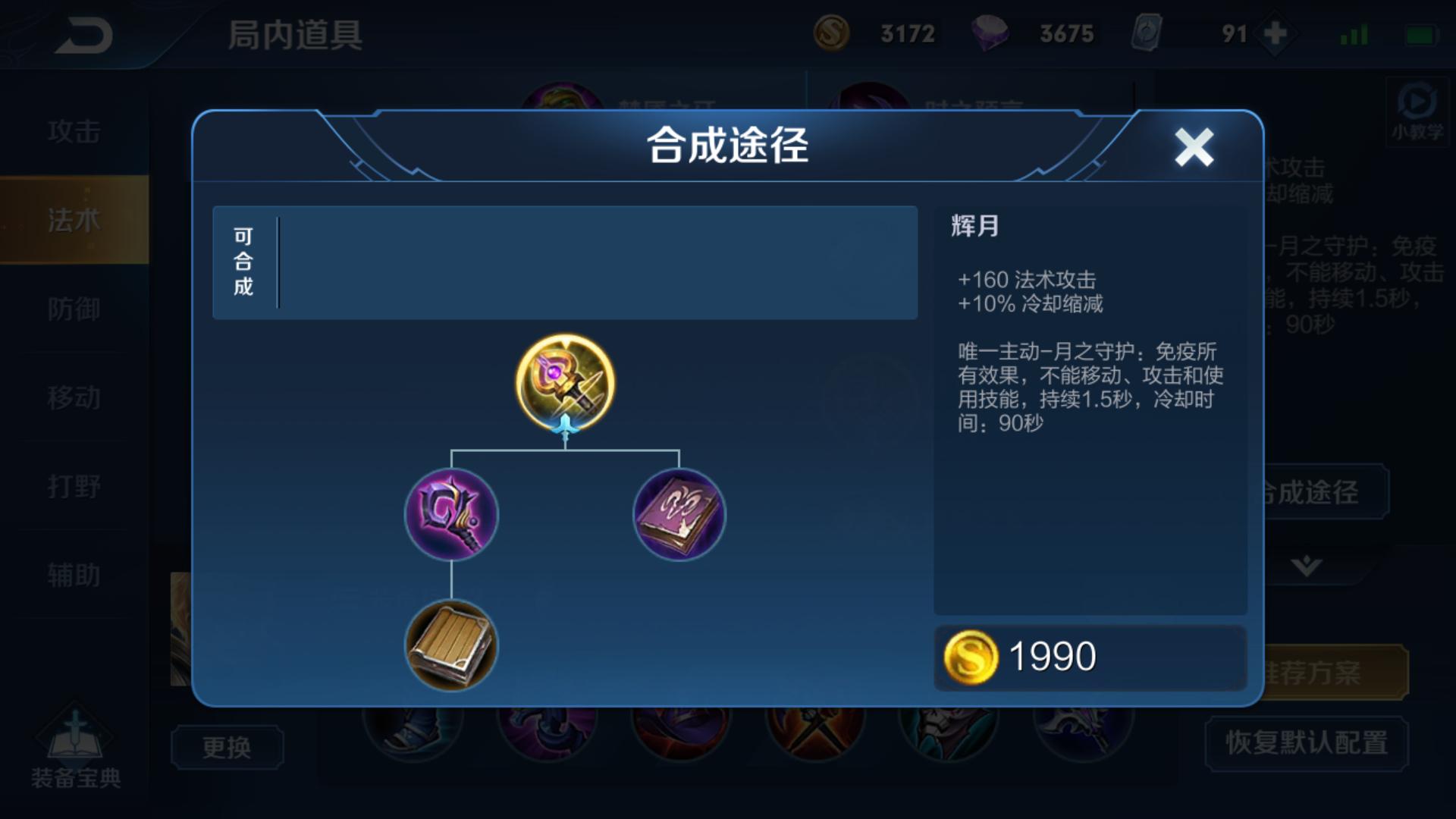This screenshot has height=819, width=1456.
Task: Click the plus icon to add currency
Action: [x=1276, y=33]
